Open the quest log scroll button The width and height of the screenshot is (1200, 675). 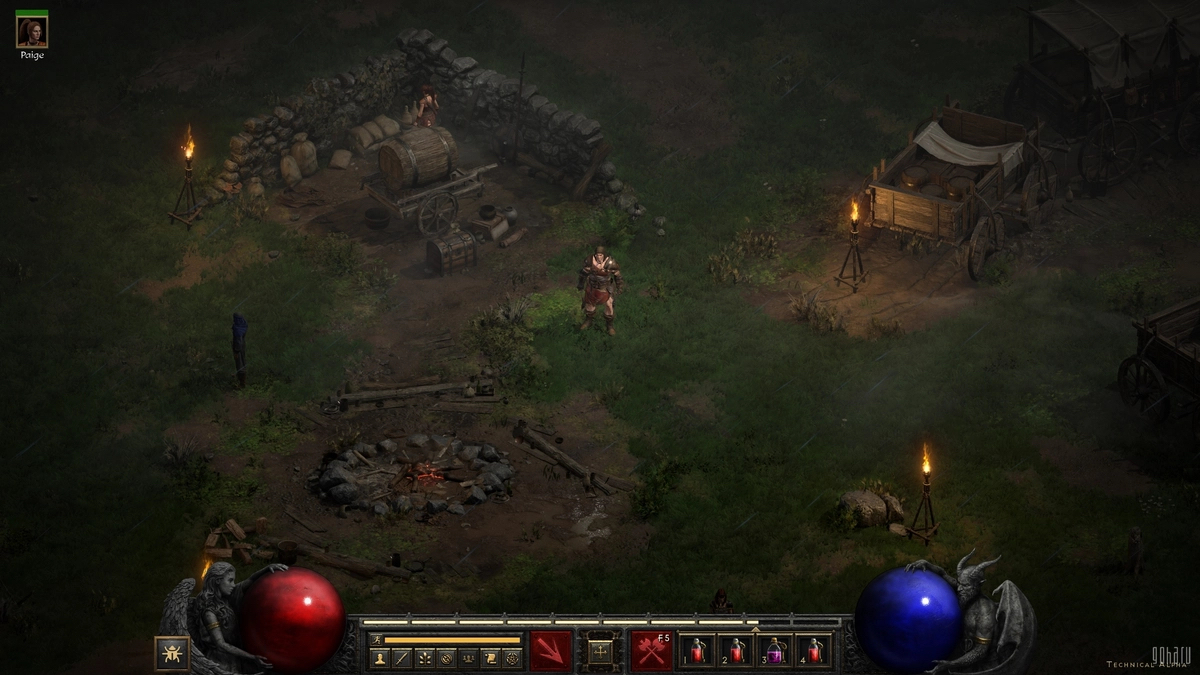(x=490, y=658)
